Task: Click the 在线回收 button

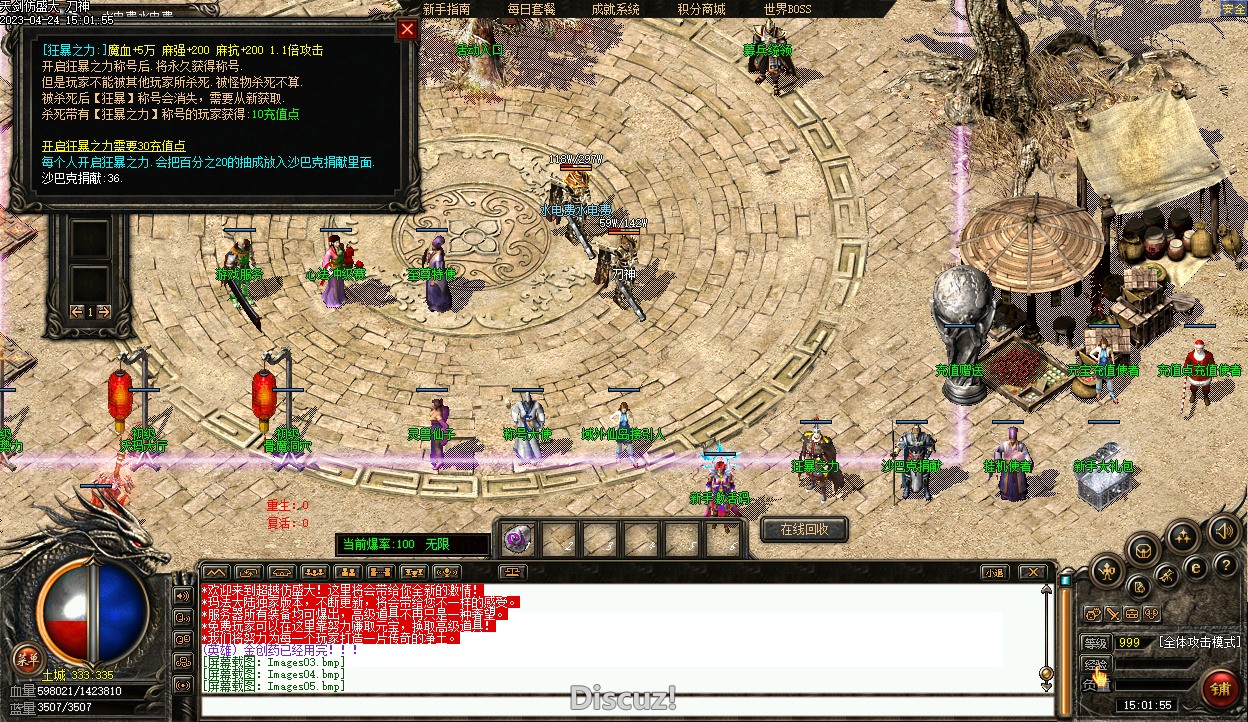Action: pyautogui.click(x=804, y=529)
